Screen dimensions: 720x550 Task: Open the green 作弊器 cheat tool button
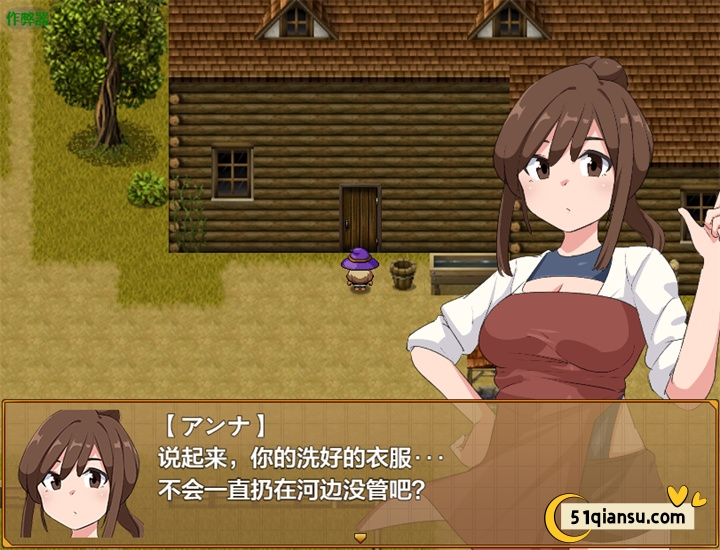(x=27, y=18)
